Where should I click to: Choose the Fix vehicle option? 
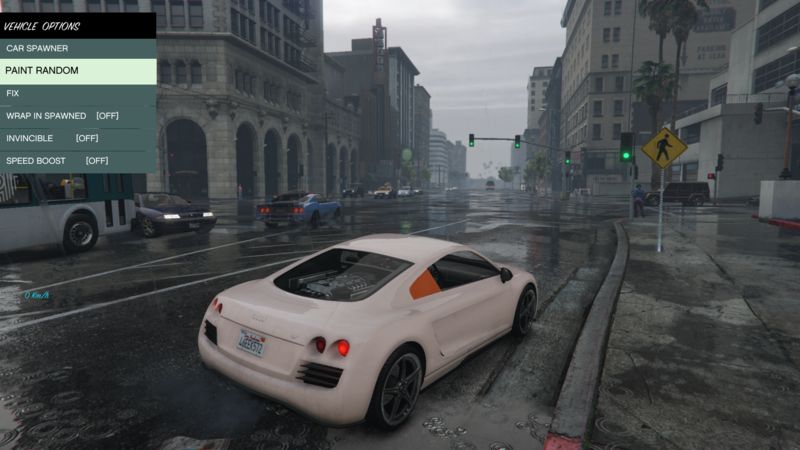coord(13,93)
